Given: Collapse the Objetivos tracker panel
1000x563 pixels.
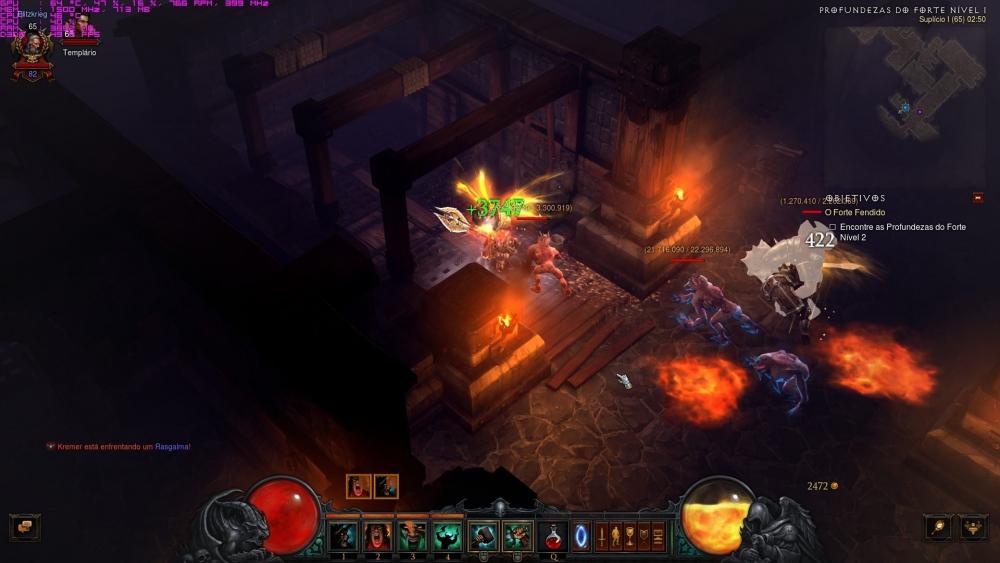Looking at the screenshot, I should coord(977,198).
